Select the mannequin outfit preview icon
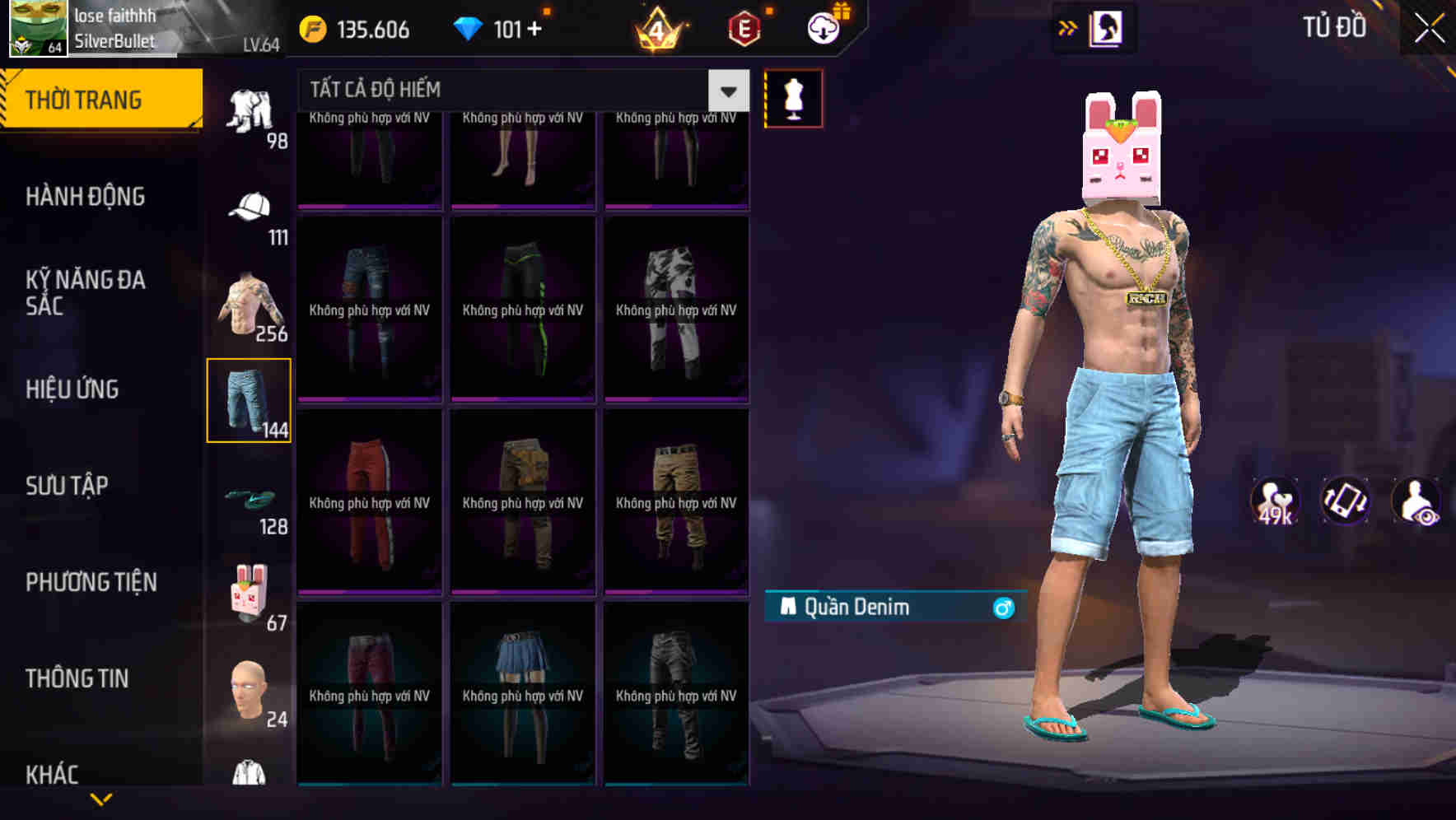 click(x=794, y=98)
